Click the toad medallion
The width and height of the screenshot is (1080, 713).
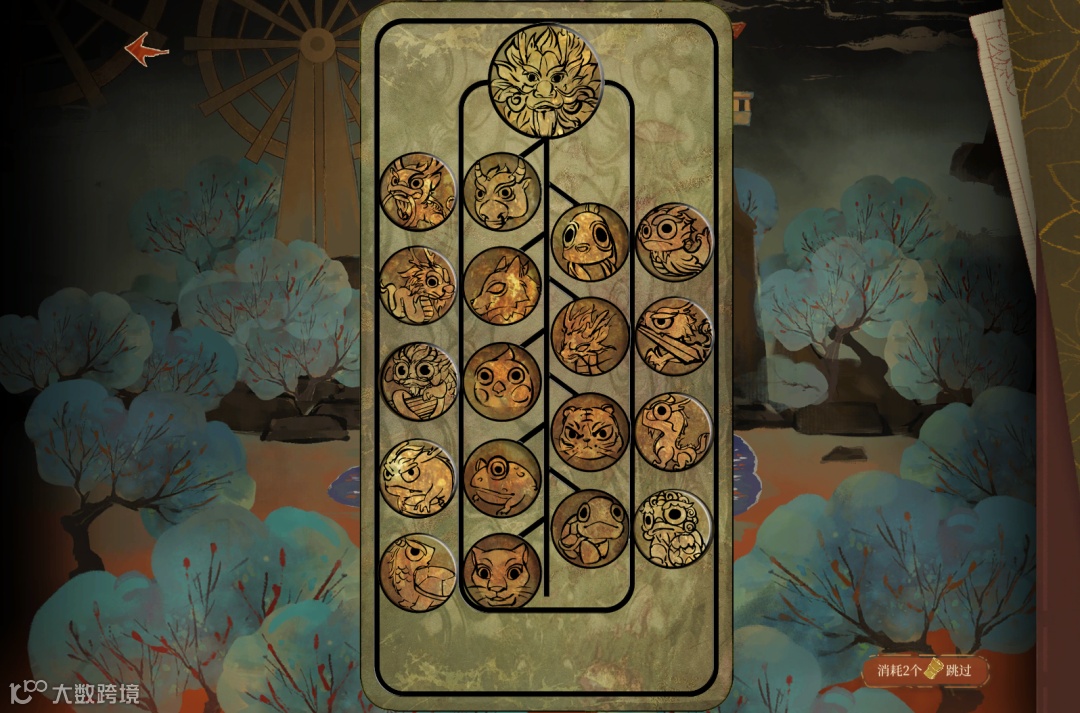(502, 477)
